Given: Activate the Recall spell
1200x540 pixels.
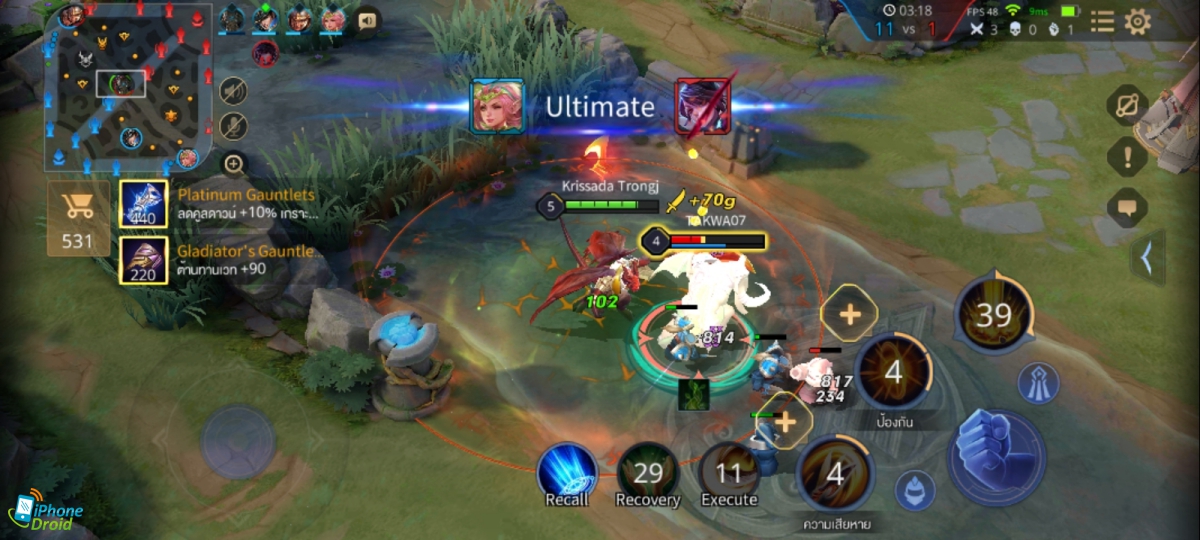Looking at the screenshot, I should [x=567, y=473].
